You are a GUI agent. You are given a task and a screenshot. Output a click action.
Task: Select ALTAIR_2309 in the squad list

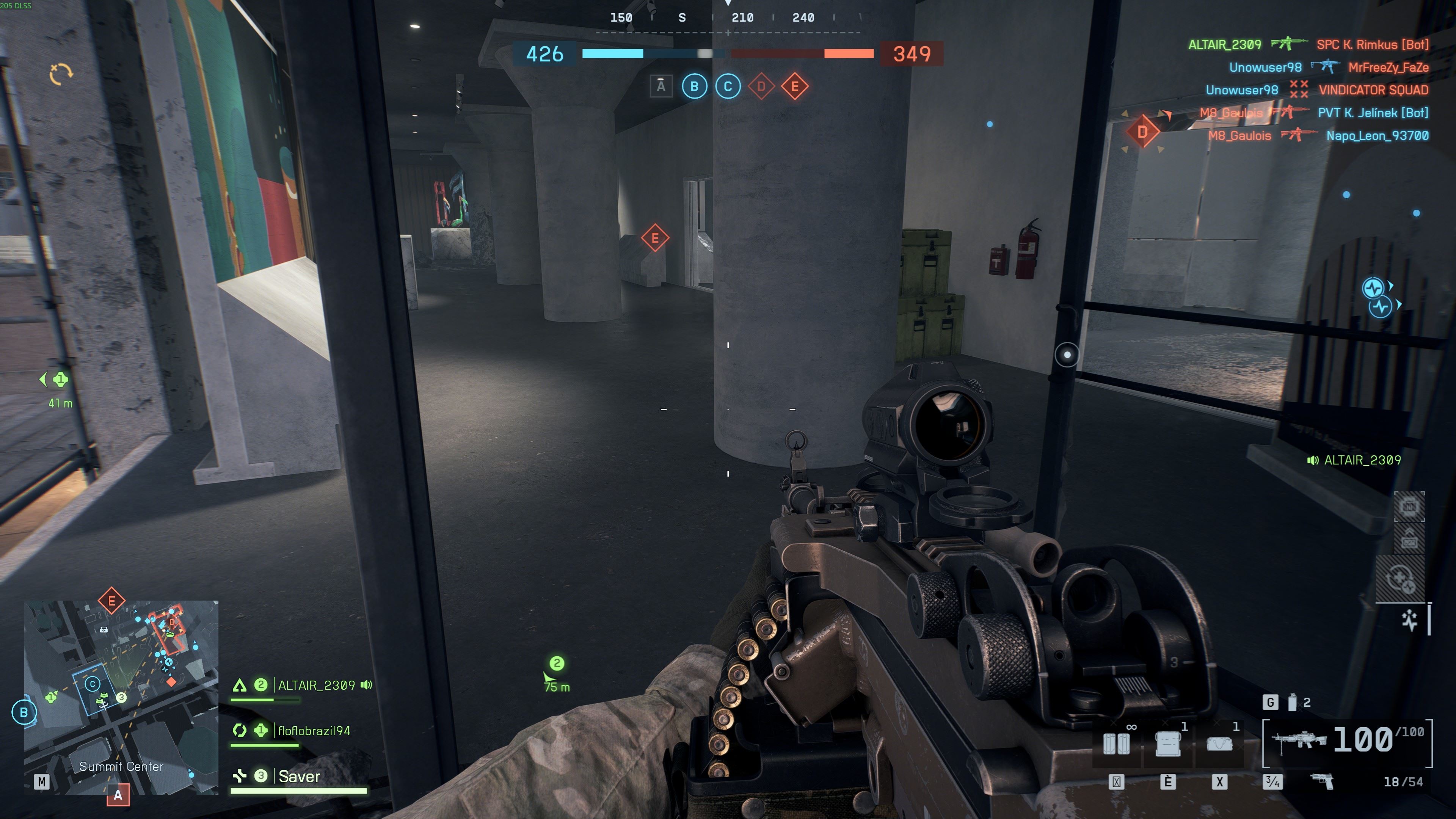click(316, 685)
